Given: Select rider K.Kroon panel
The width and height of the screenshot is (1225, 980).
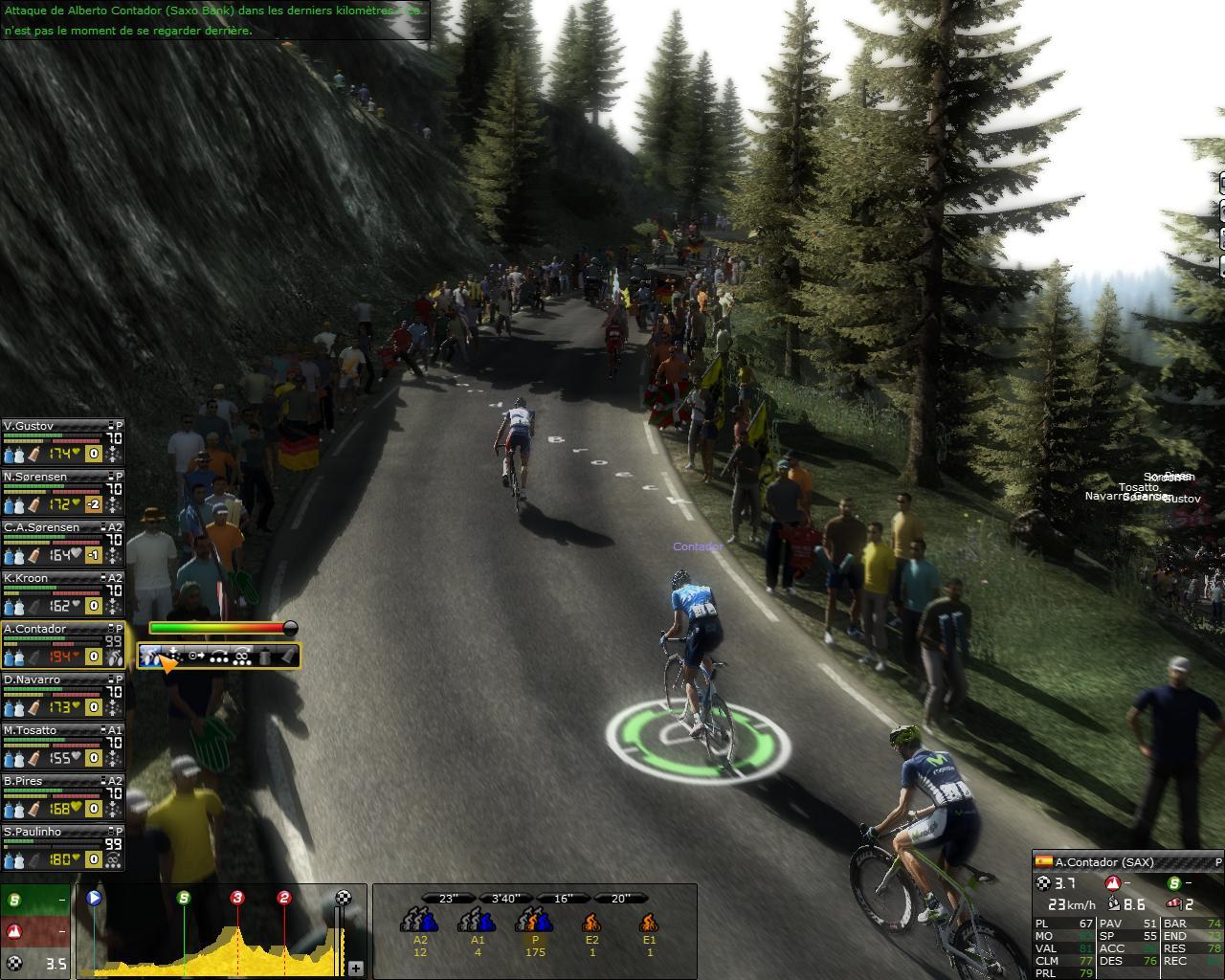Looking at the screenshot, I should 62,593.
